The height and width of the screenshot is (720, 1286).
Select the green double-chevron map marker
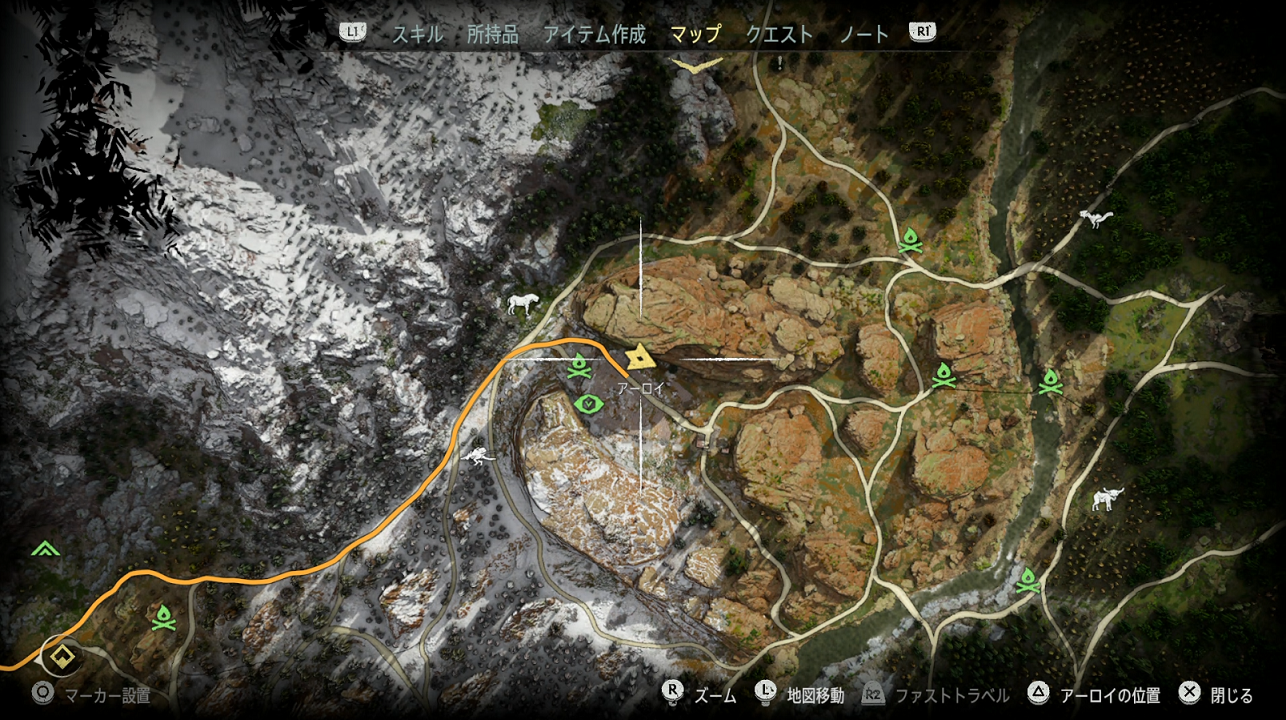coord(44,548)
